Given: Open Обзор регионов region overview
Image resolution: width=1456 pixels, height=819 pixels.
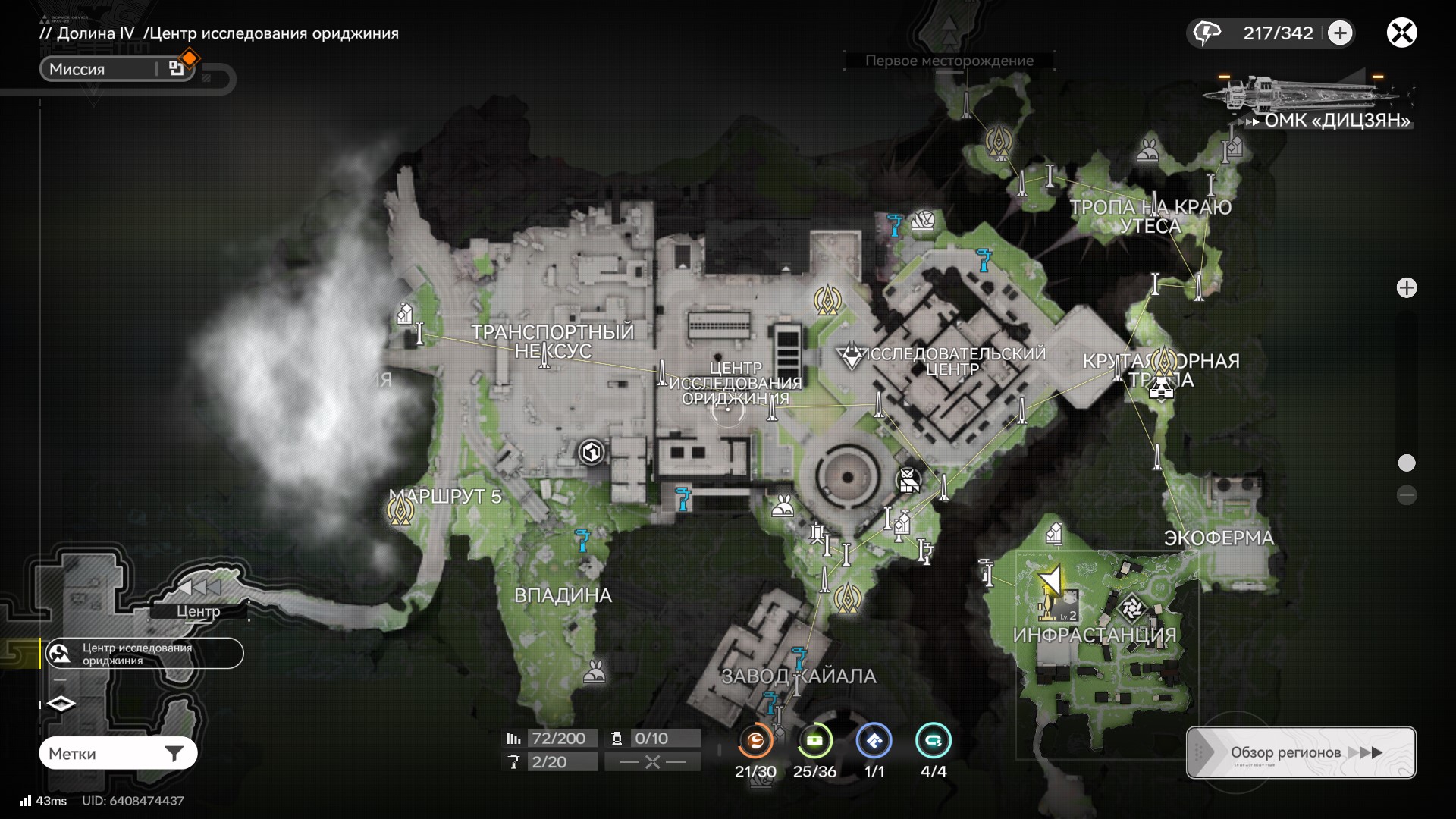Looking at the screenshot, I should pos(1301,752).
